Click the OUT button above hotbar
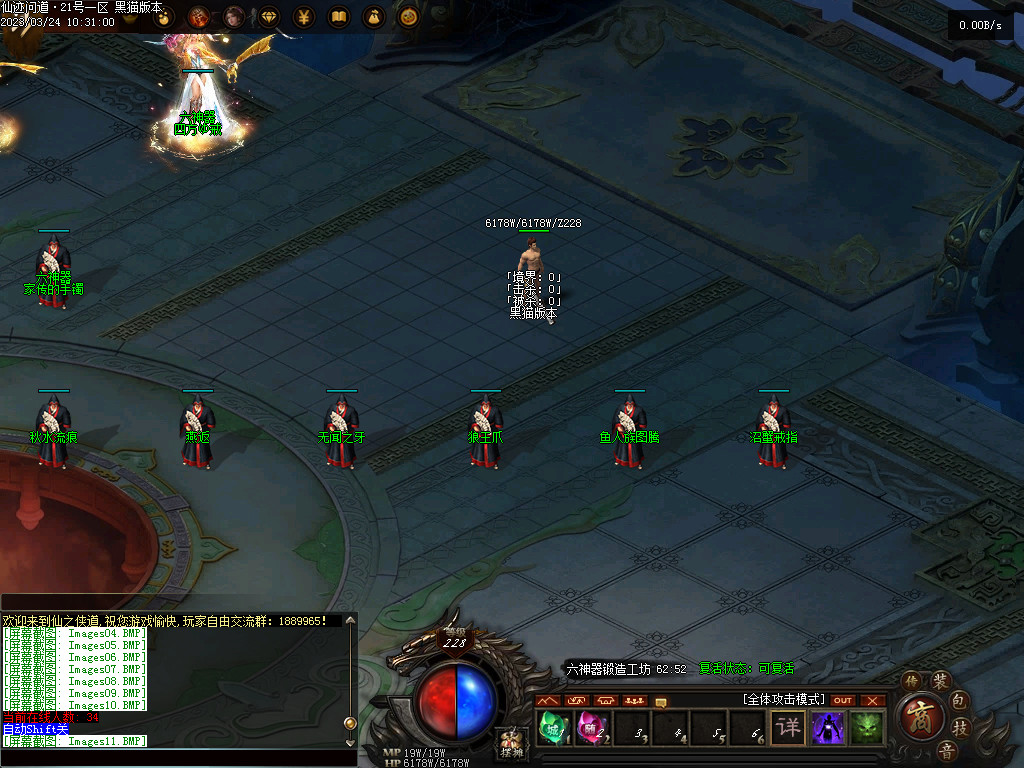 click(x=843, y=700)
